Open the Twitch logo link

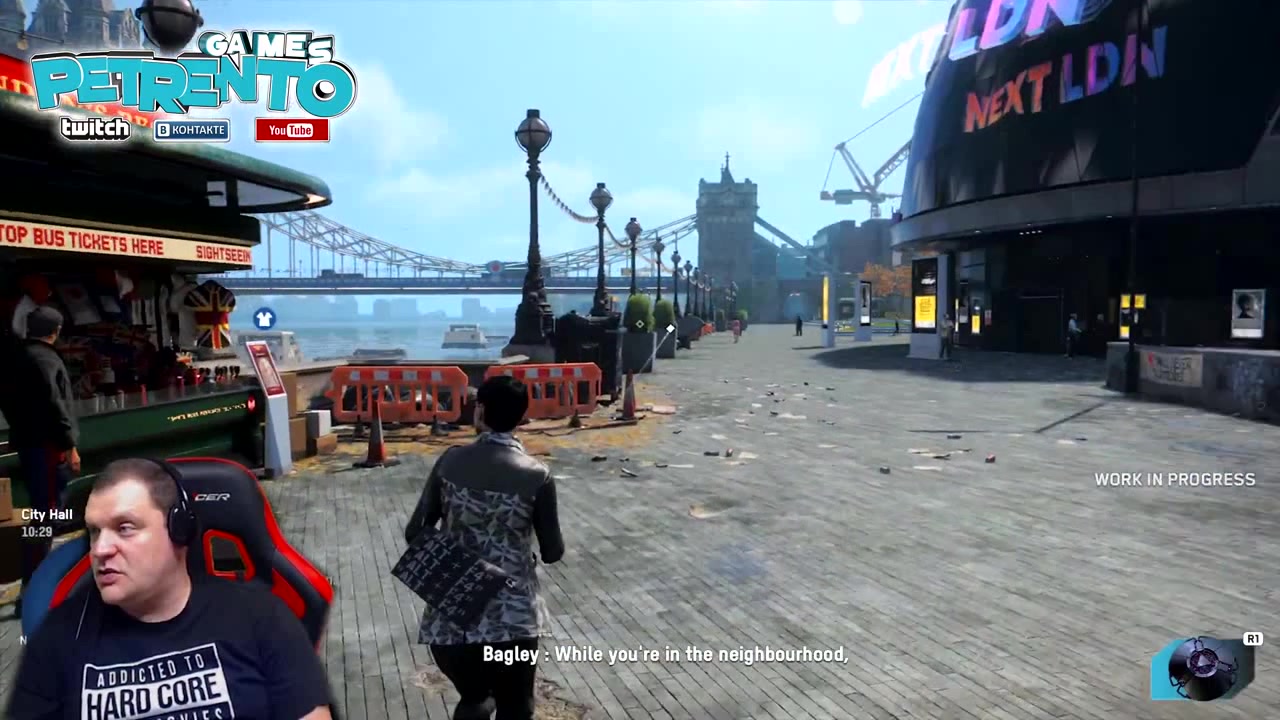pos(95,129)
